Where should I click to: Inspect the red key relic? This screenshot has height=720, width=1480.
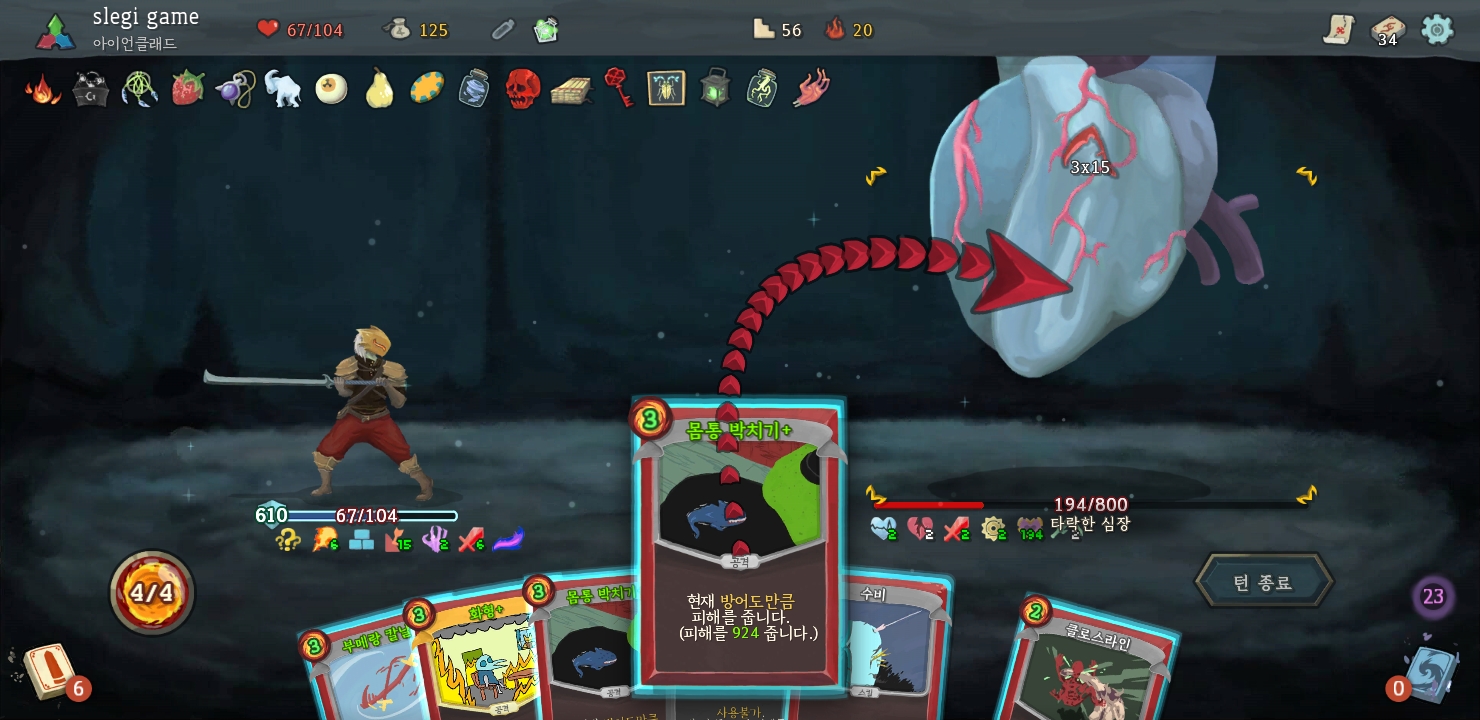(619, 86)
